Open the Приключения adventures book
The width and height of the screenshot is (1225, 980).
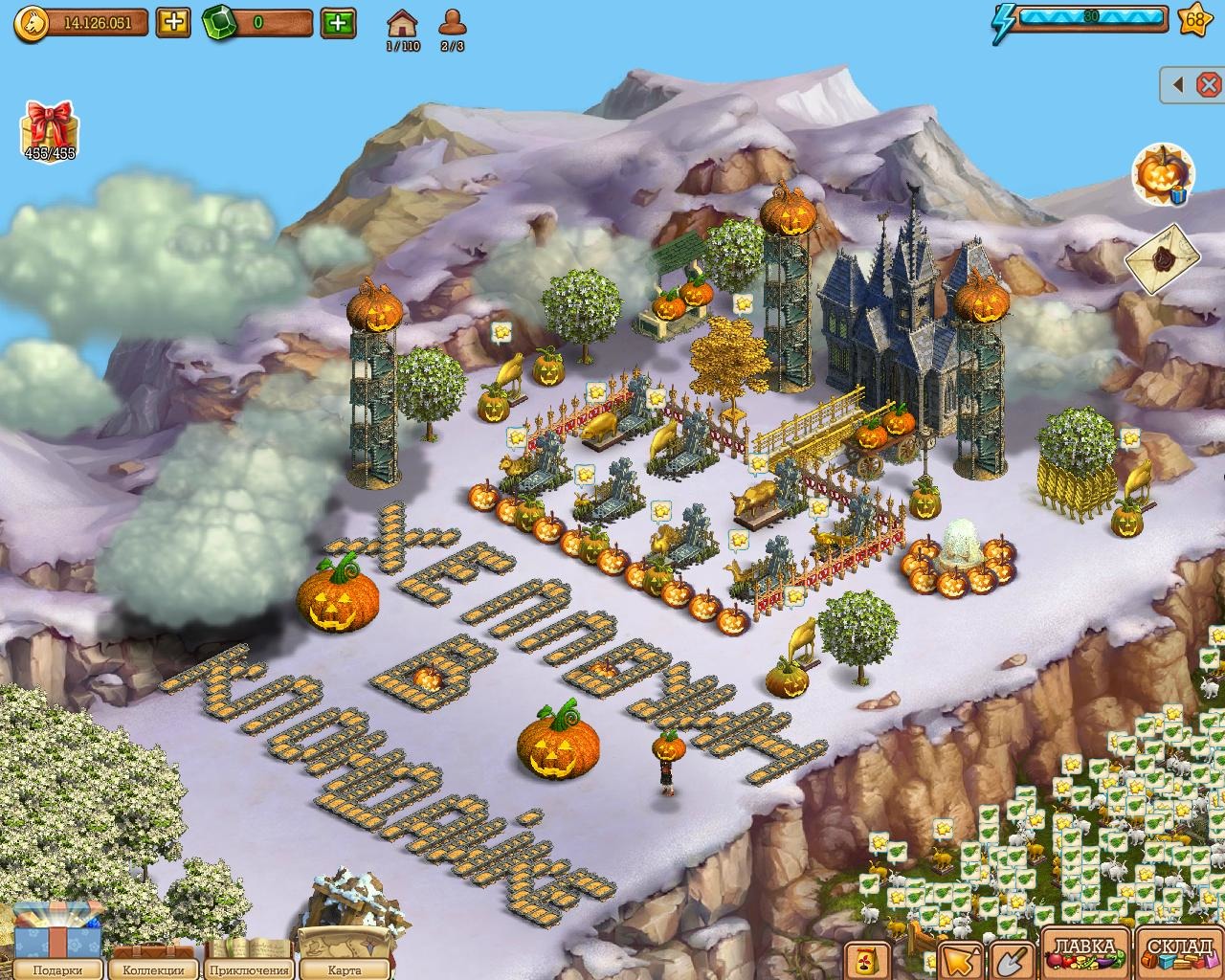point(249,954)
